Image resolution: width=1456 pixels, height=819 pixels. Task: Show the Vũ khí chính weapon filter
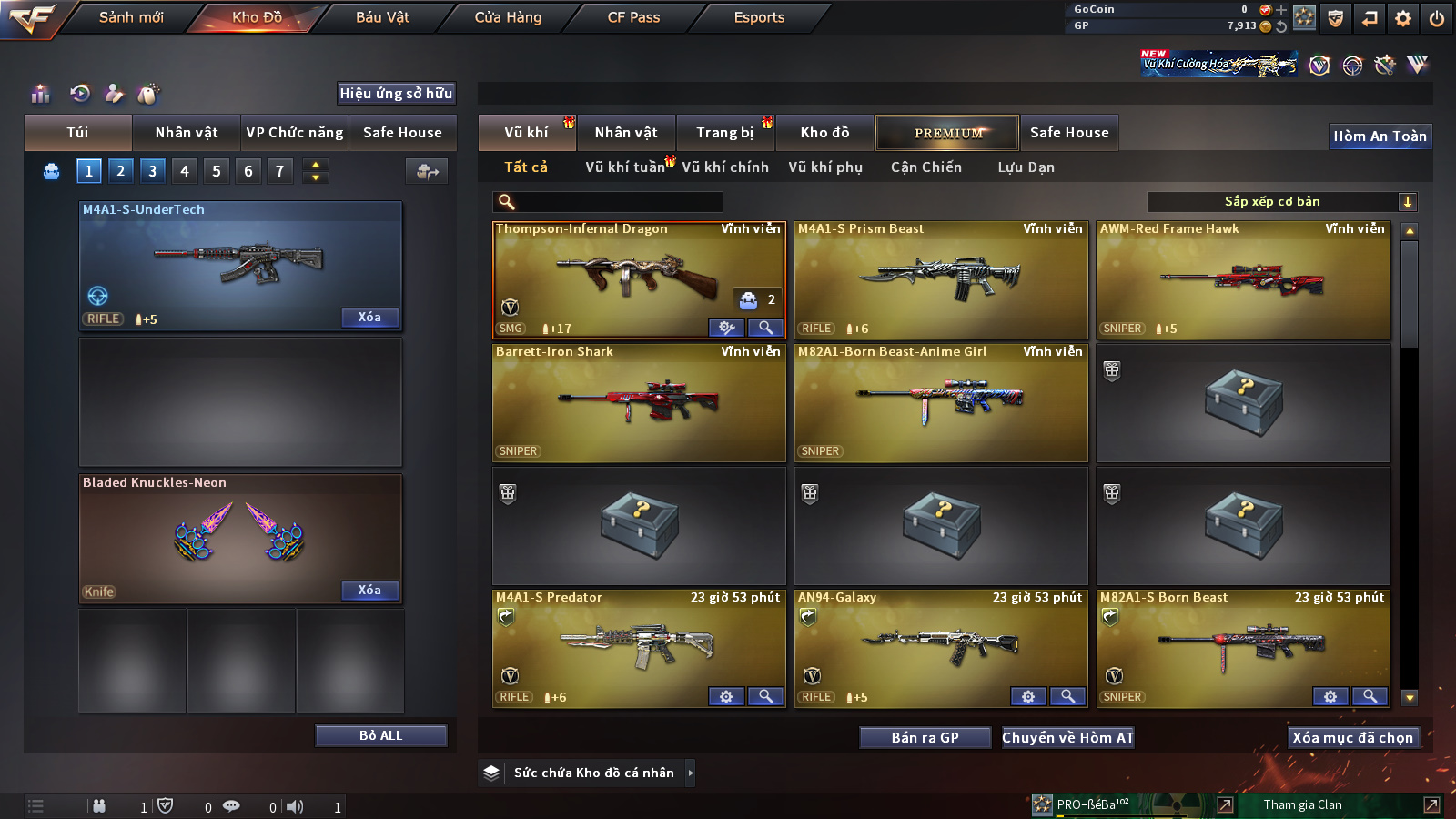point(725,167)
